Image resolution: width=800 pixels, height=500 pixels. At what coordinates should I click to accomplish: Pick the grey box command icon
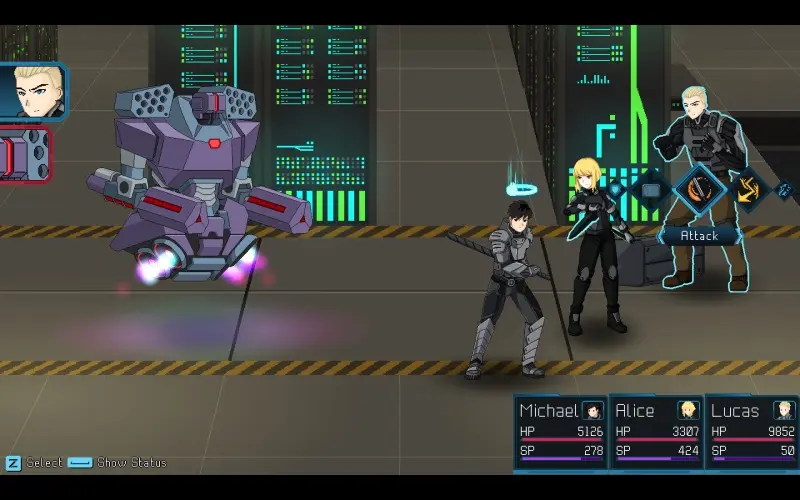(x=651, y=188)
